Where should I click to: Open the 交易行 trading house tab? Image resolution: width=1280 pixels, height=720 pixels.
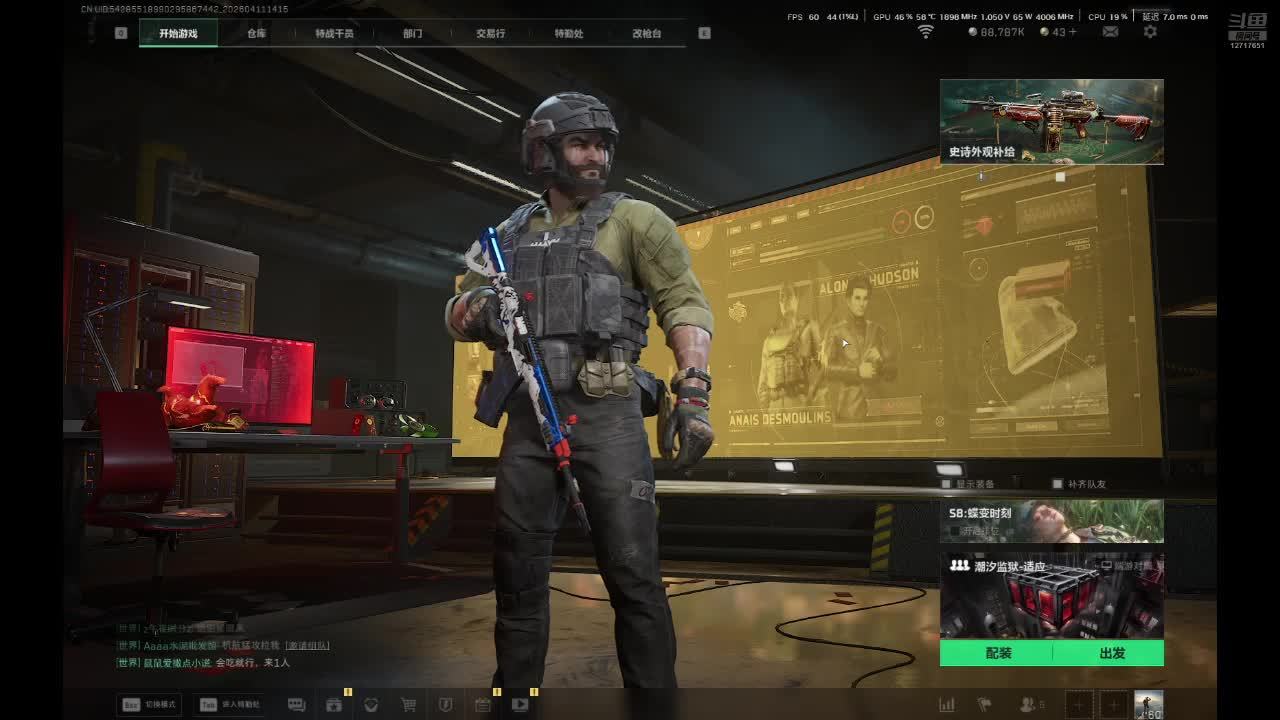[x=490, y=33]
